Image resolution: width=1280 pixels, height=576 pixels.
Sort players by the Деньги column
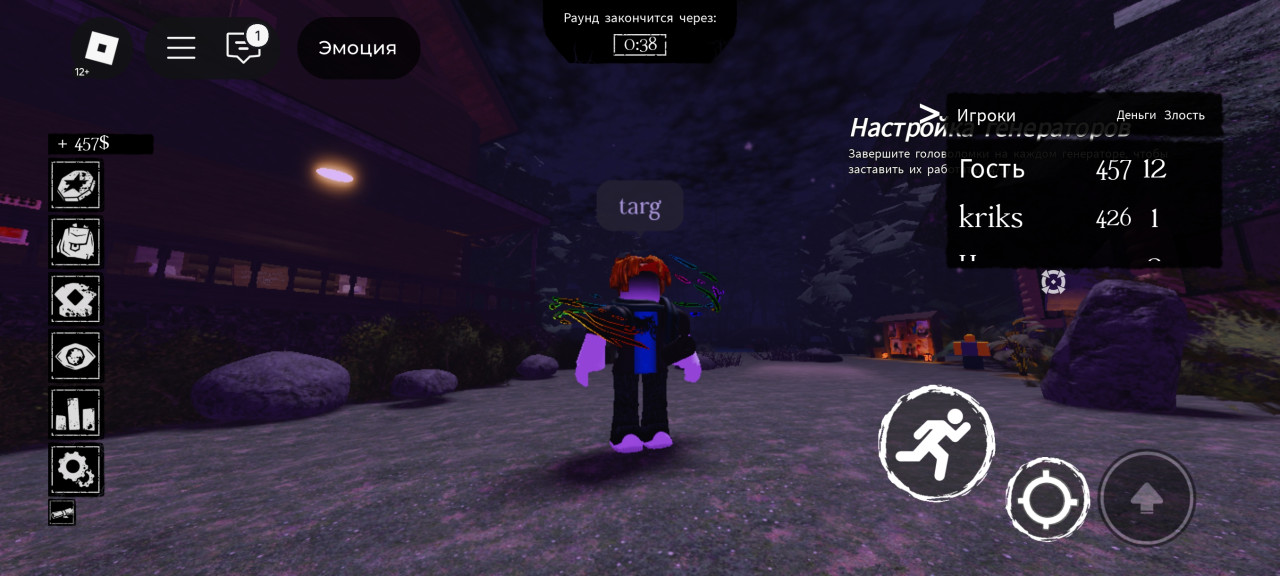pos(1136,115)
